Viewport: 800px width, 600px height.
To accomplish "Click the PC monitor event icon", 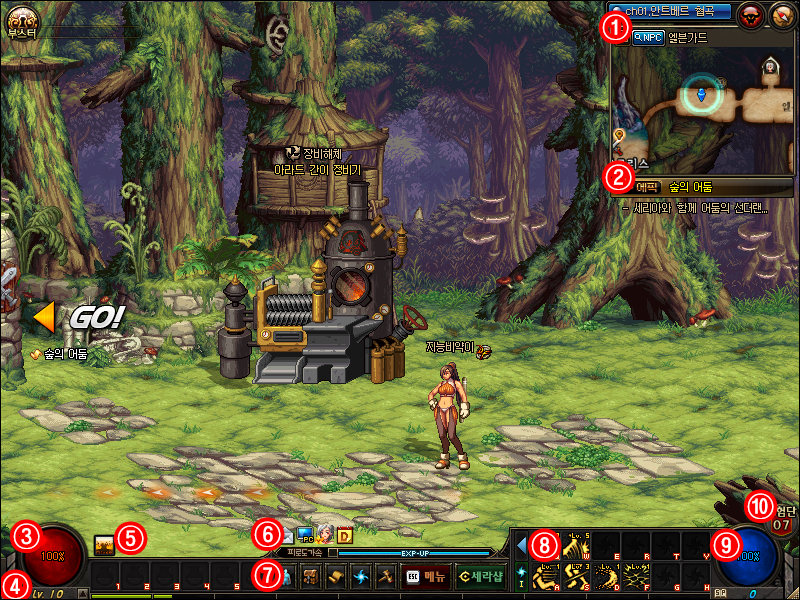I will 304,535.
